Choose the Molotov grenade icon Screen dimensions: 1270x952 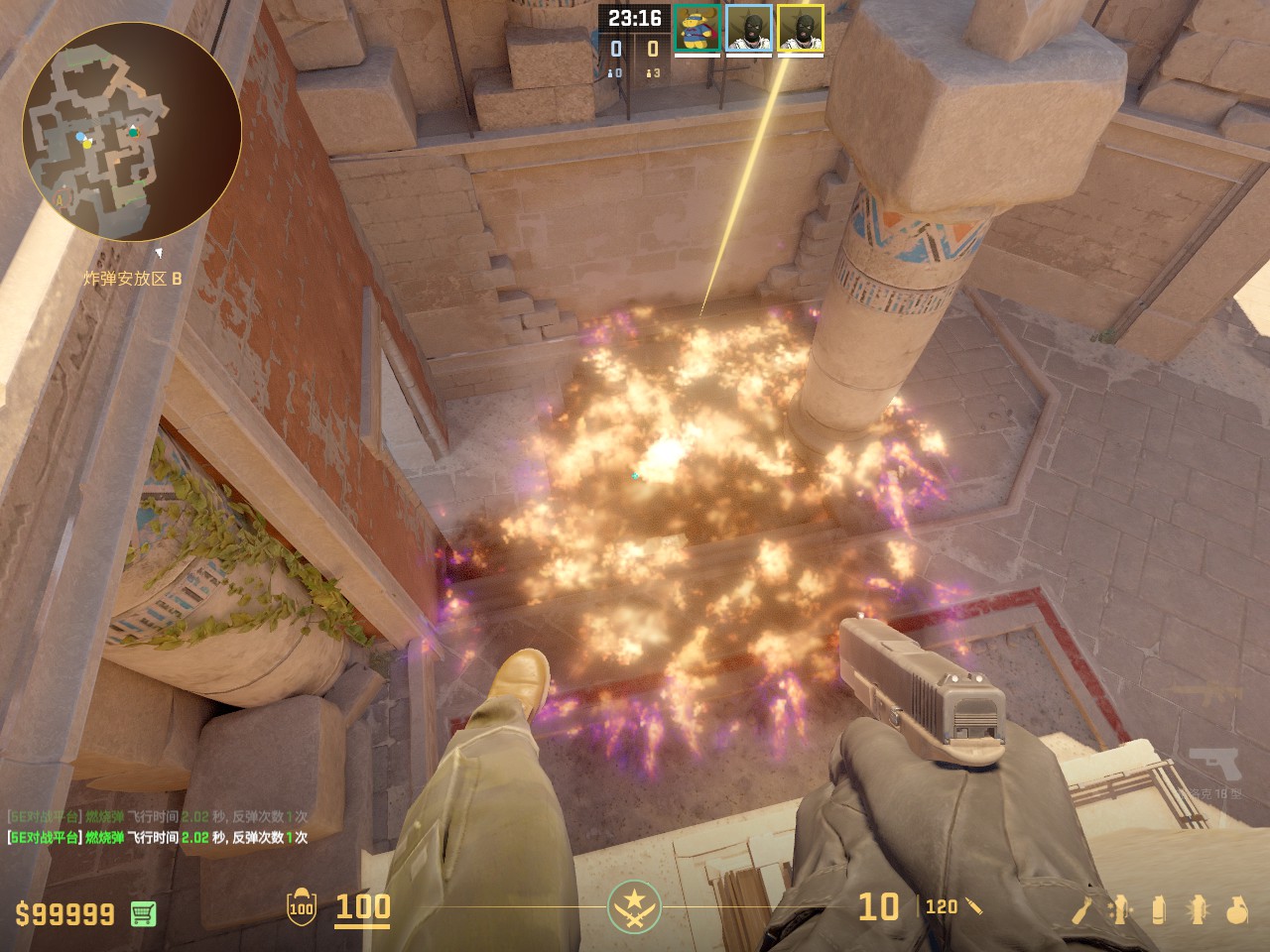[x=1083, y=908]
